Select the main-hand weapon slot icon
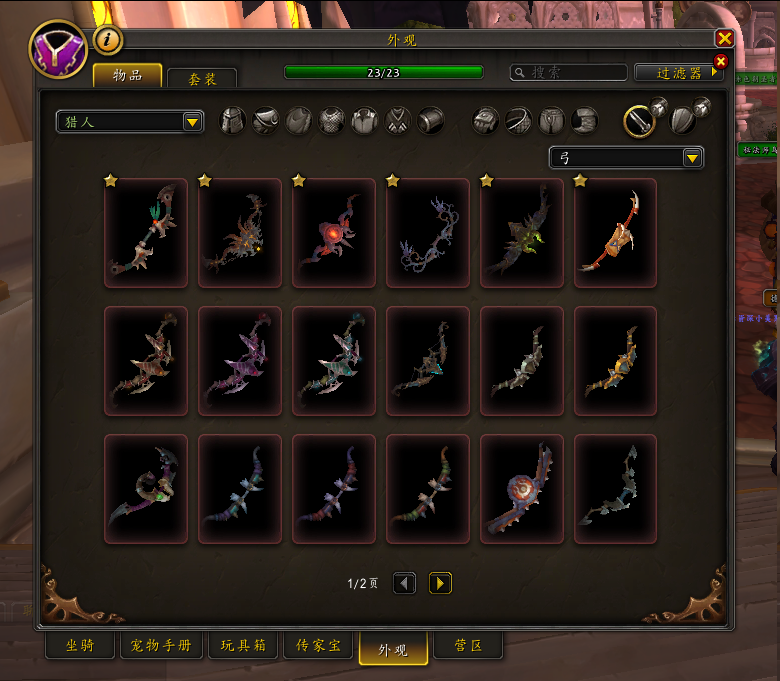The image size is (780, 681). pos(639,120)
